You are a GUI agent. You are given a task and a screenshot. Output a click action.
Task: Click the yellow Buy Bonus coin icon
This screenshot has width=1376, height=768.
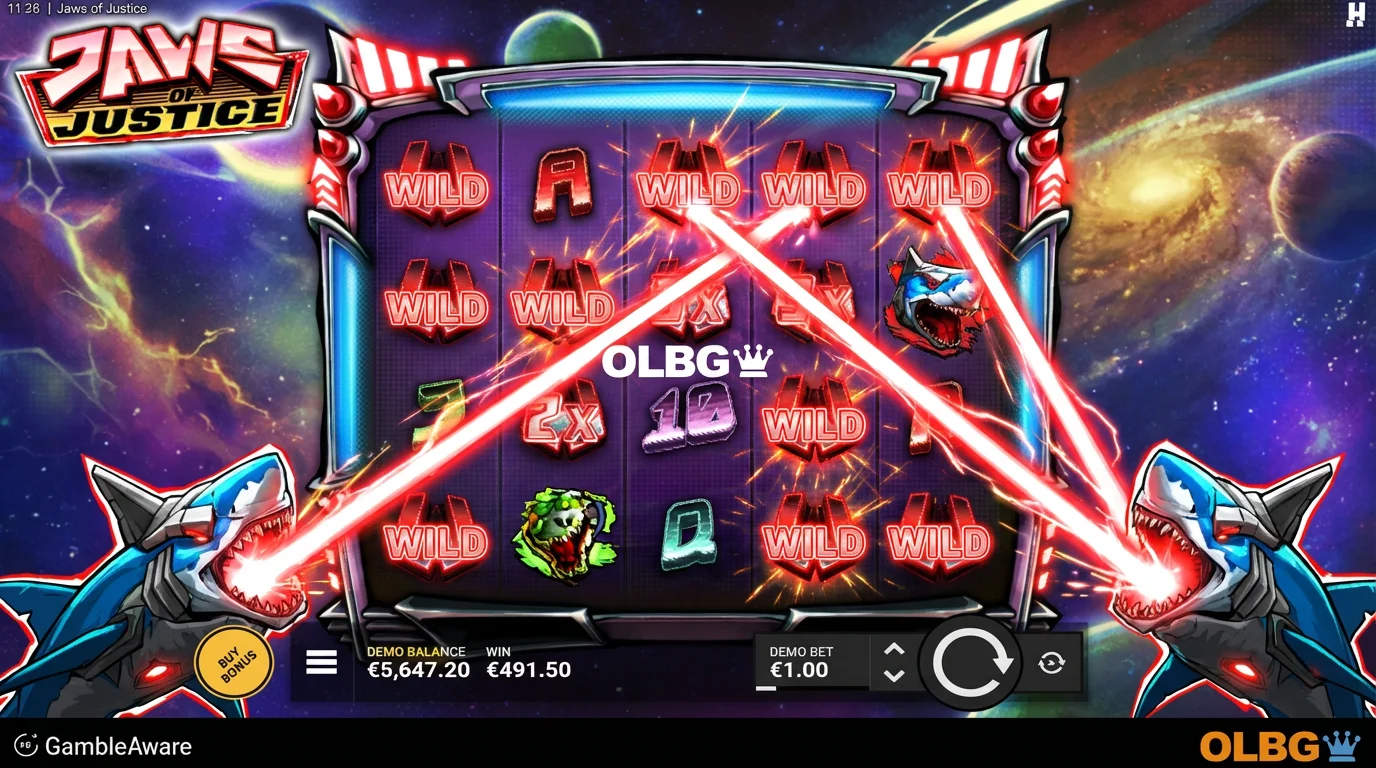[234, 660]
